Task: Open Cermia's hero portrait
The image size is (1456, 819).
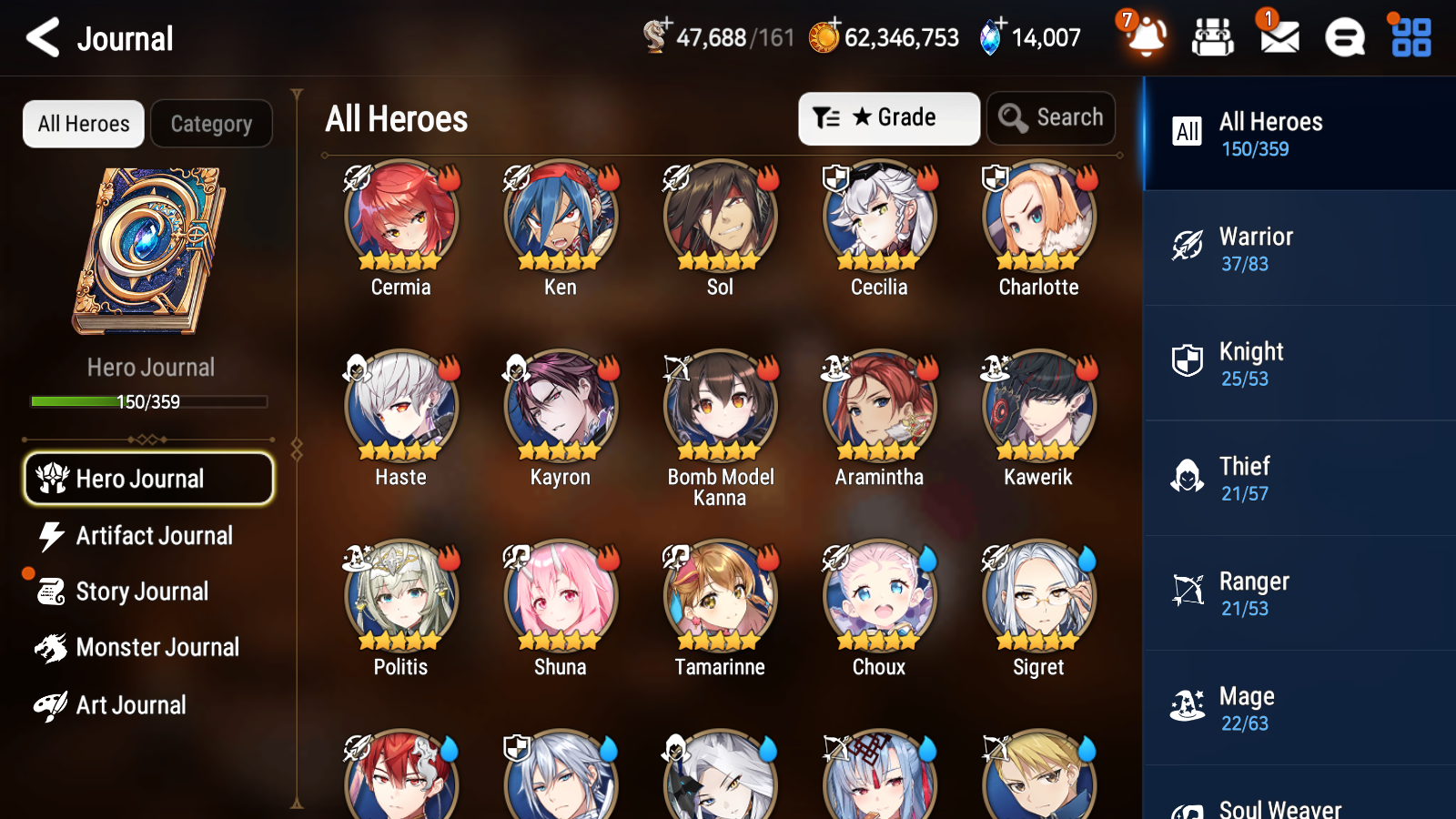Action: pyautogui.click(x=400, y=217)
